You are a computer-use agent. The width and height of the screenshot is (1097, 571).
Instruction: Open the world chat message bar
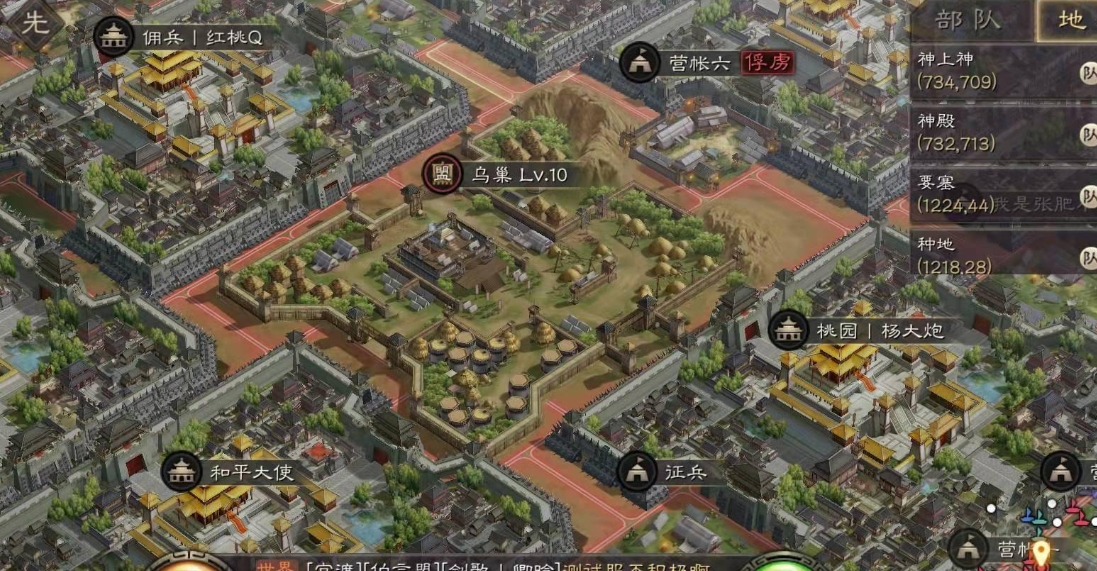[500, 564]
